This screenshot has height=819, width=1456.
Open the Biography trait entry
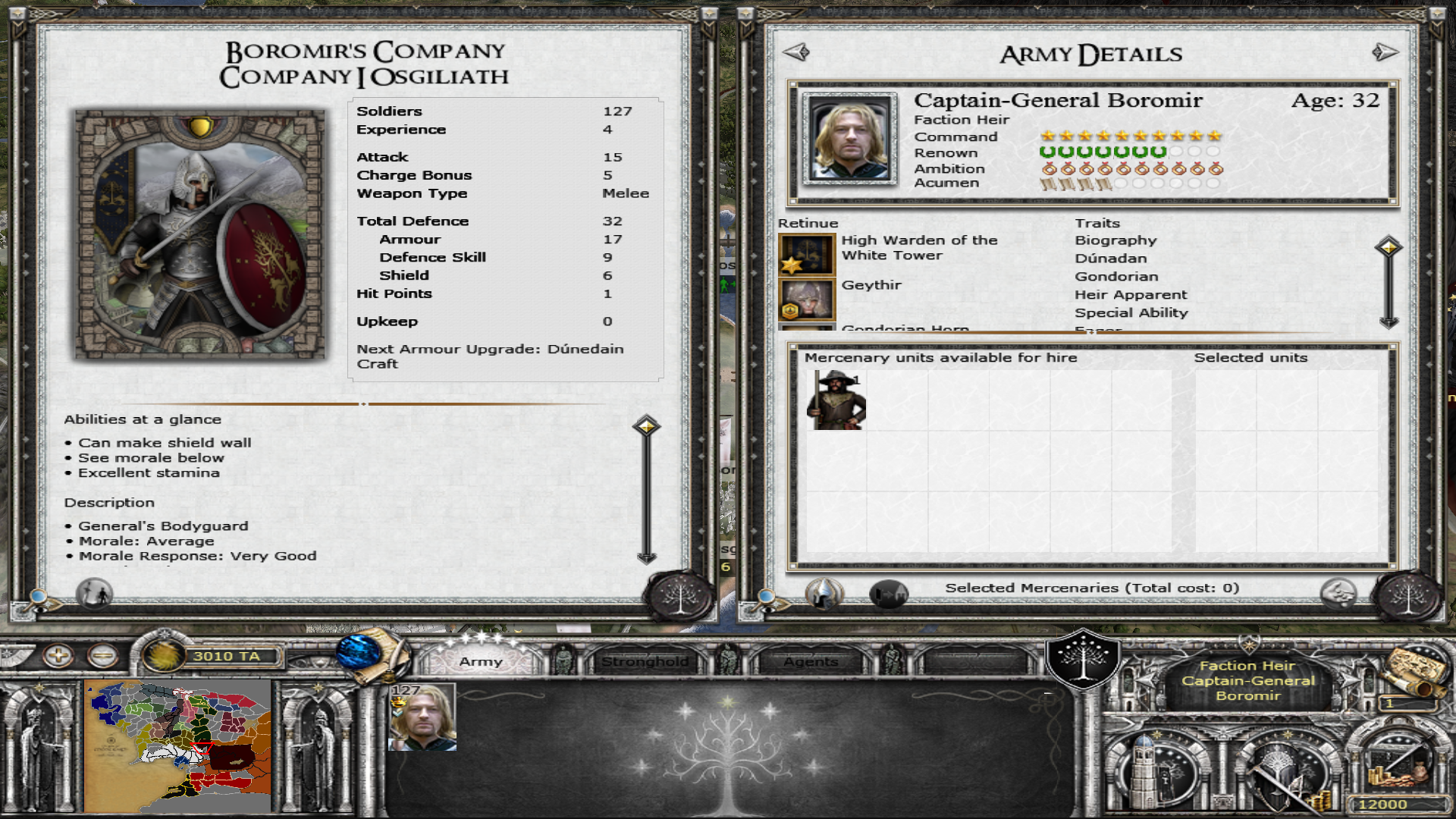point(1116,240)
